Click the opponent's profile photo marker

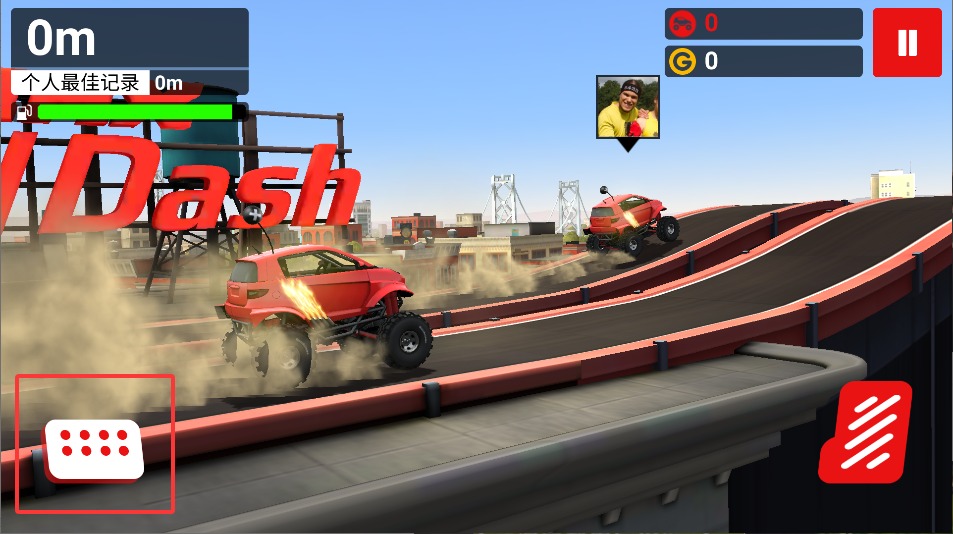pos(628,108)
